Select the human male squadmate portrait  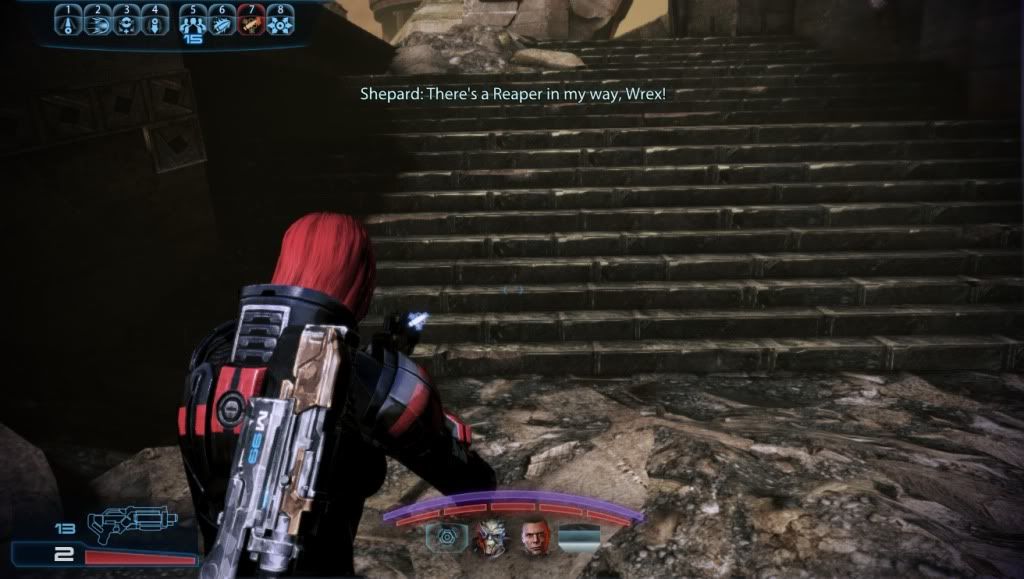pyautogui.click(x=535, y=538)
